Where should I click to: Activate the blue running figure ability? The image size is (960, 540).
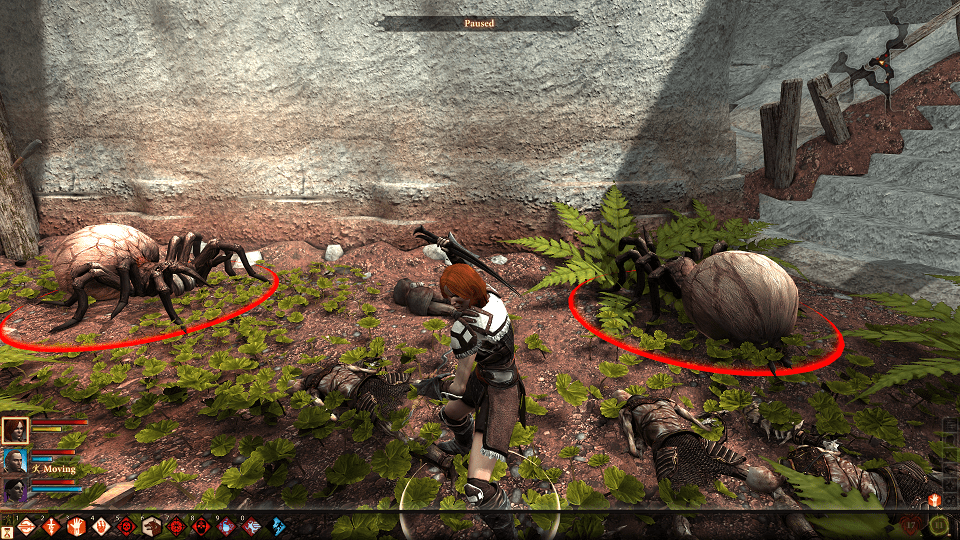(x=277, y=526)
